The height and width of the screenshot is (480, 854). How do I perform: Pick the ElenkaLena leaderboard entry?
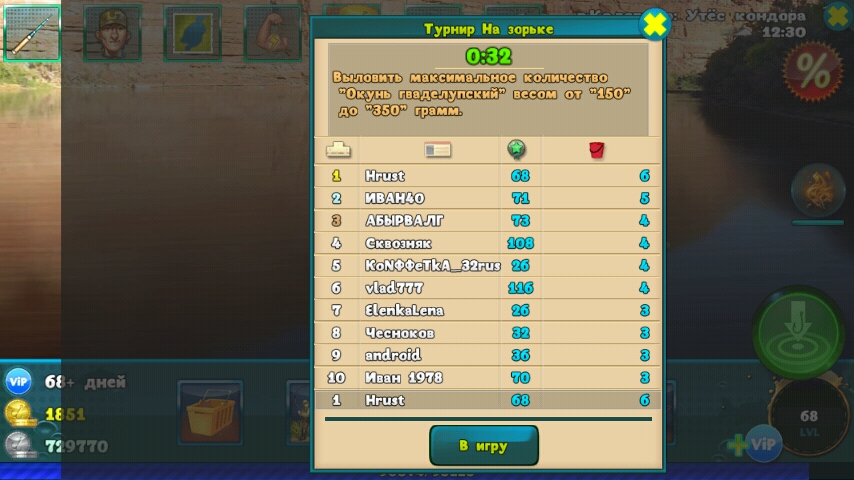[487, 310]
